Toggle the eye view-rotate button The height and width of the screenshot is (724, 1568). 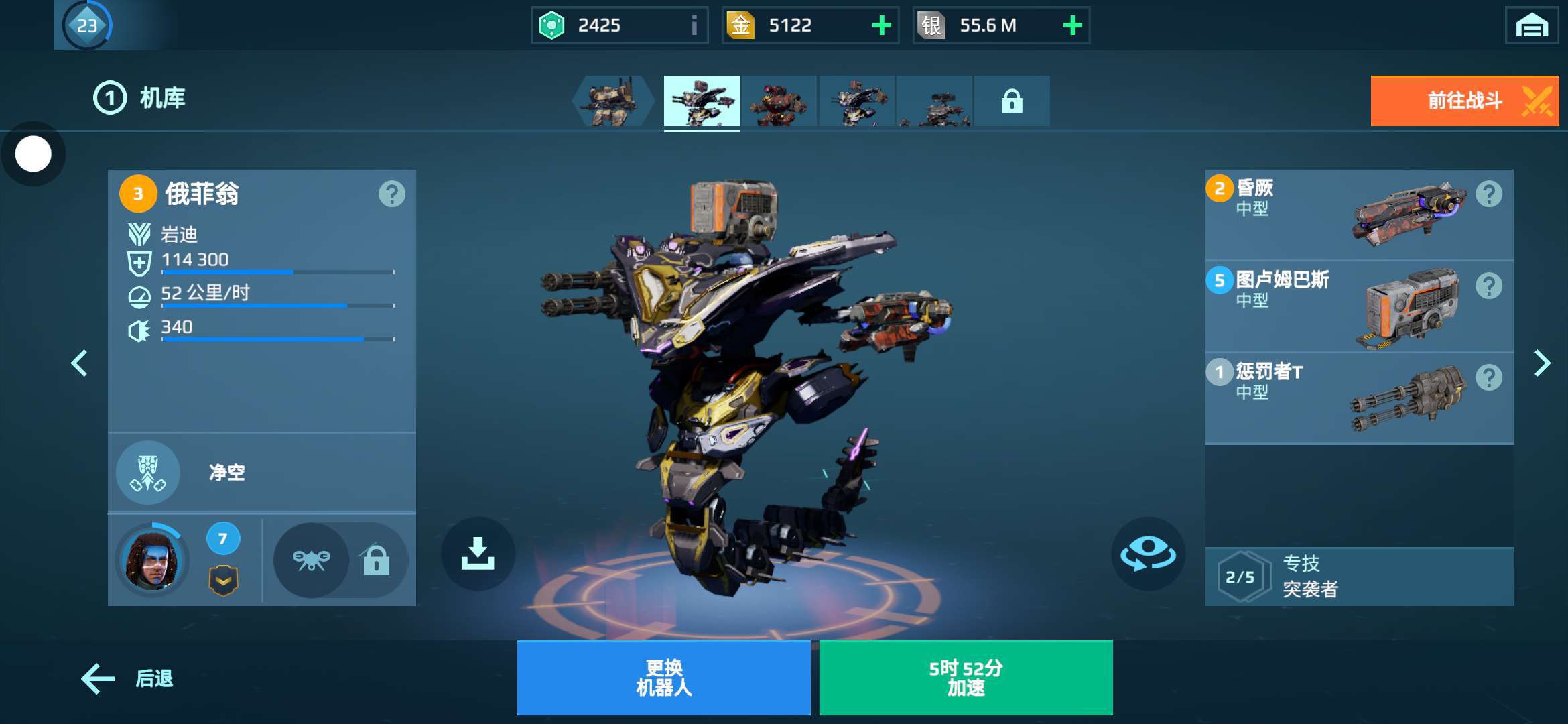point(1148,554)
